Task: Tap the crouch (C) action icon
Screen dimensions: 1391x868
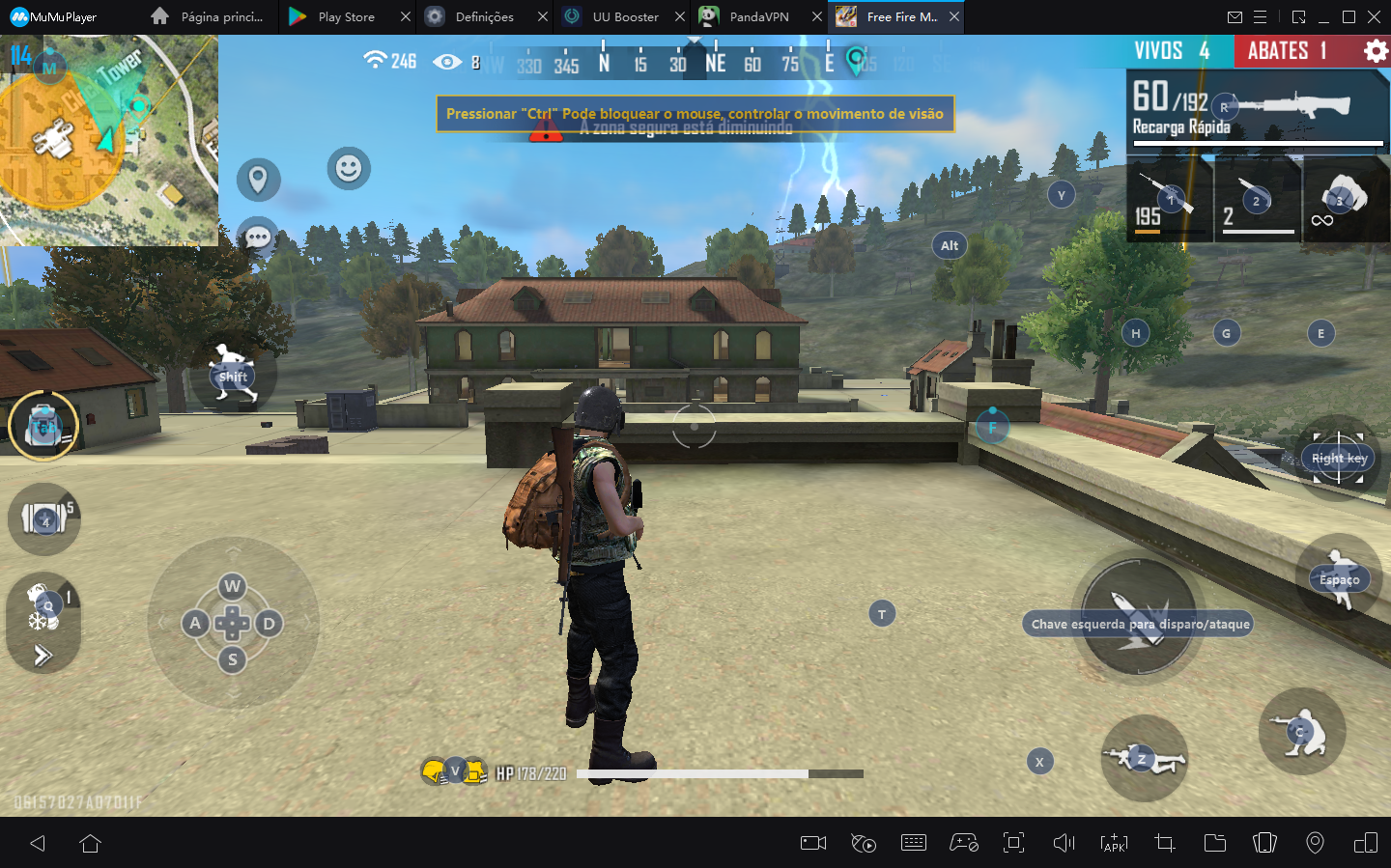Action: [x=1301, y=732]
